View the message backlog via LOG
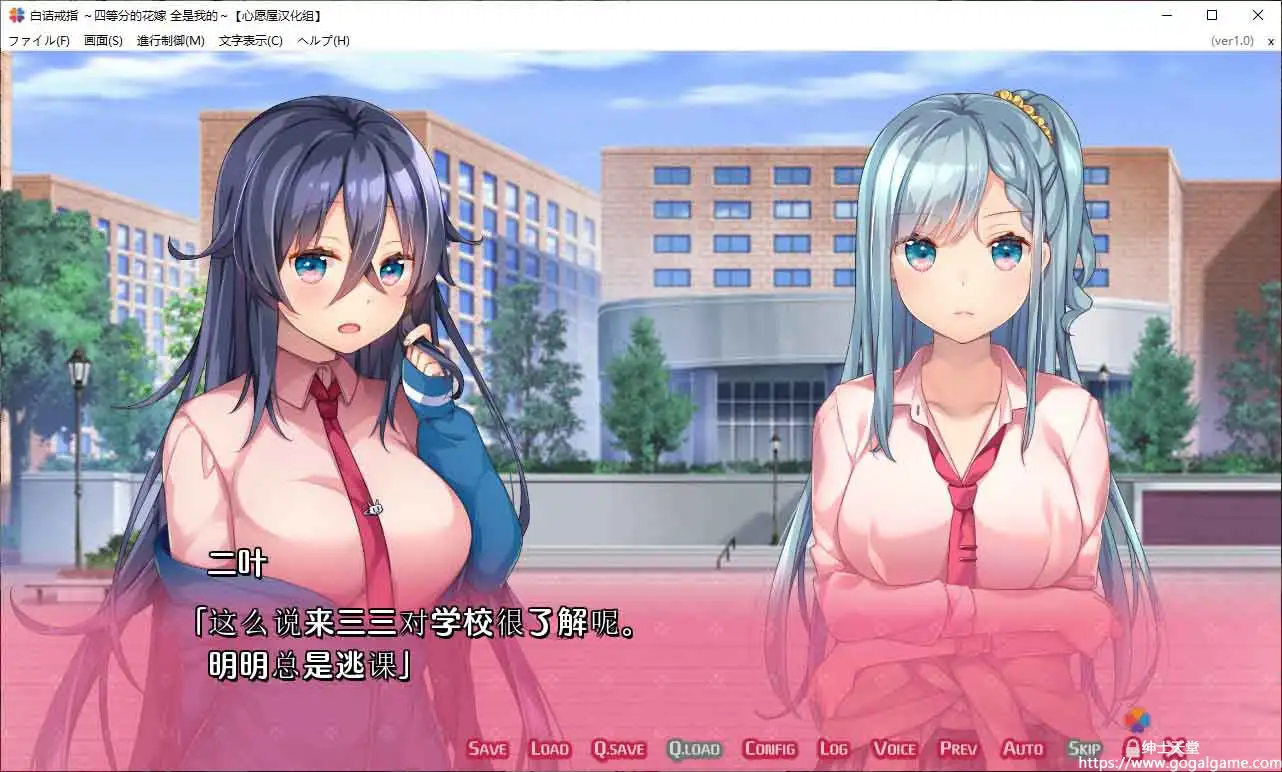 834,748
